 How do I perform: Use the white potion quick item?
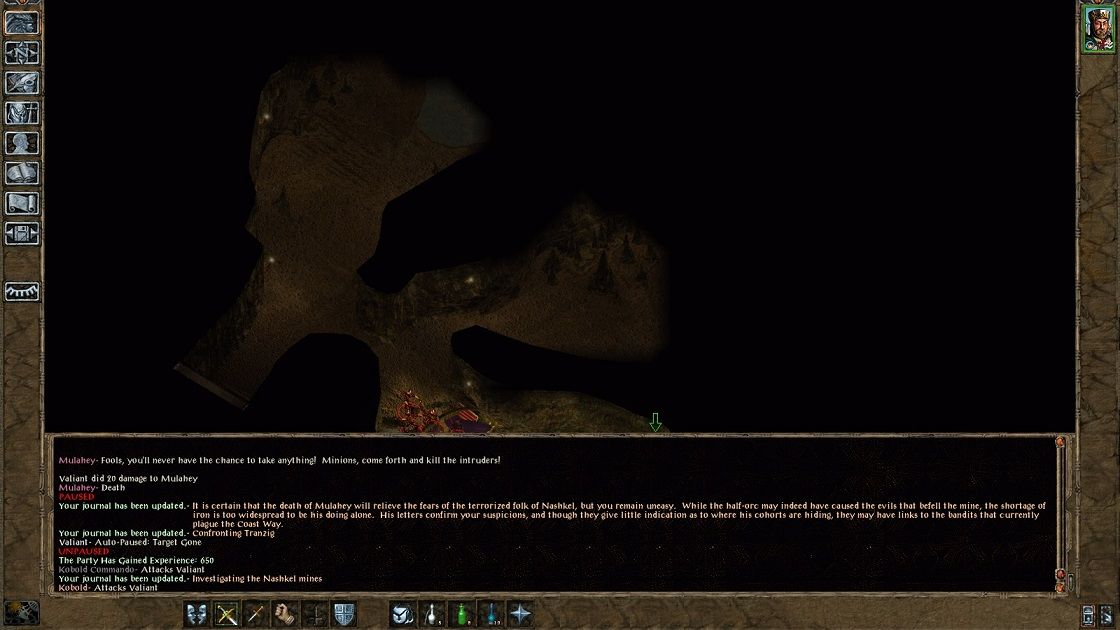[432, 613]
